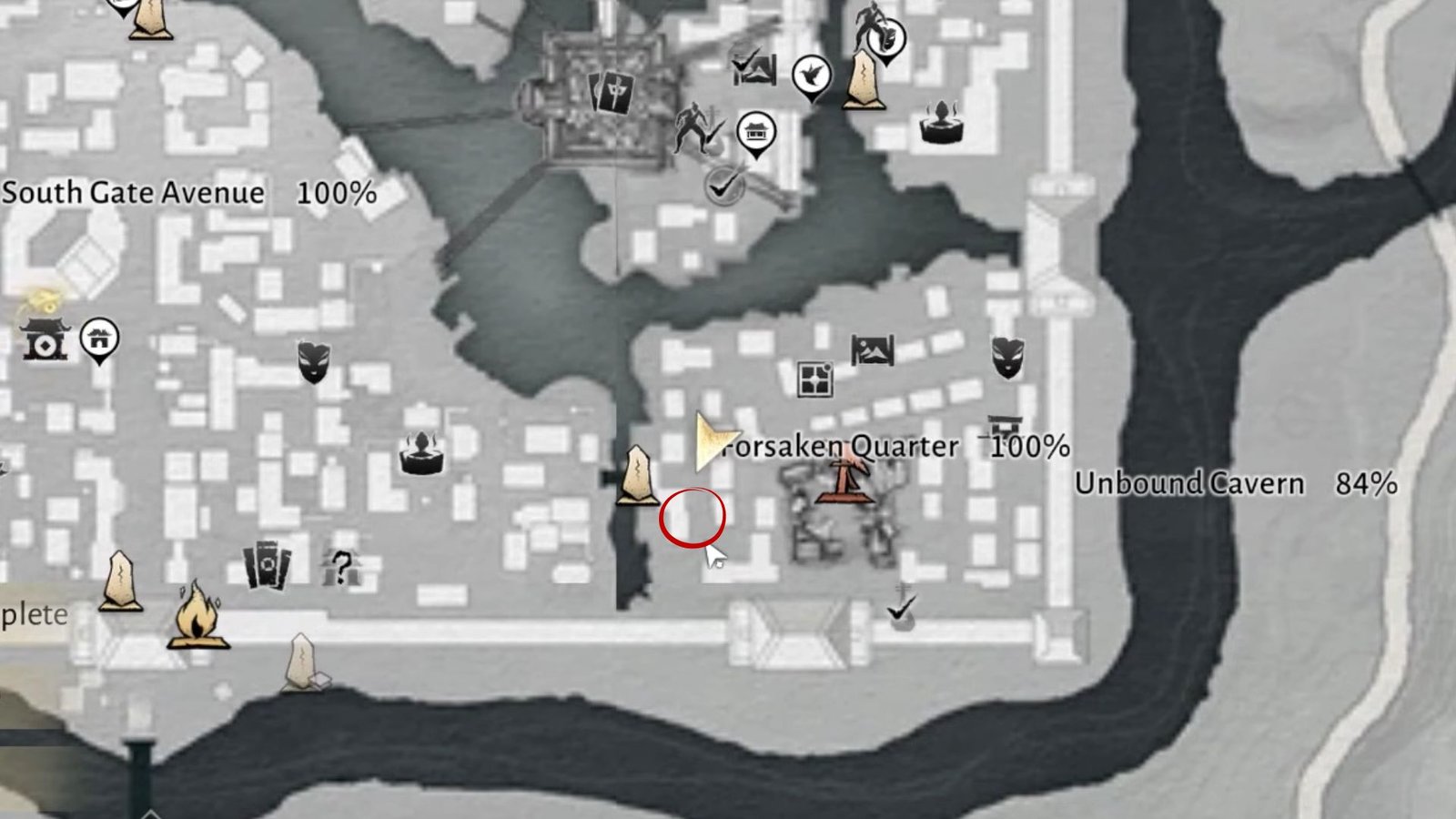
Task: Click the stone pillar marker left of the bonfire
Action: [x=121, y=581]
